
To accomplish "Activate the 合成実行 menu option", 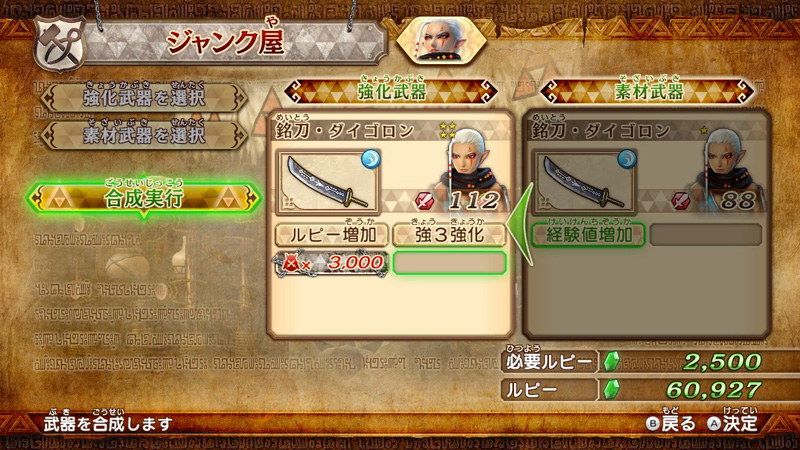I will [143, 197].
